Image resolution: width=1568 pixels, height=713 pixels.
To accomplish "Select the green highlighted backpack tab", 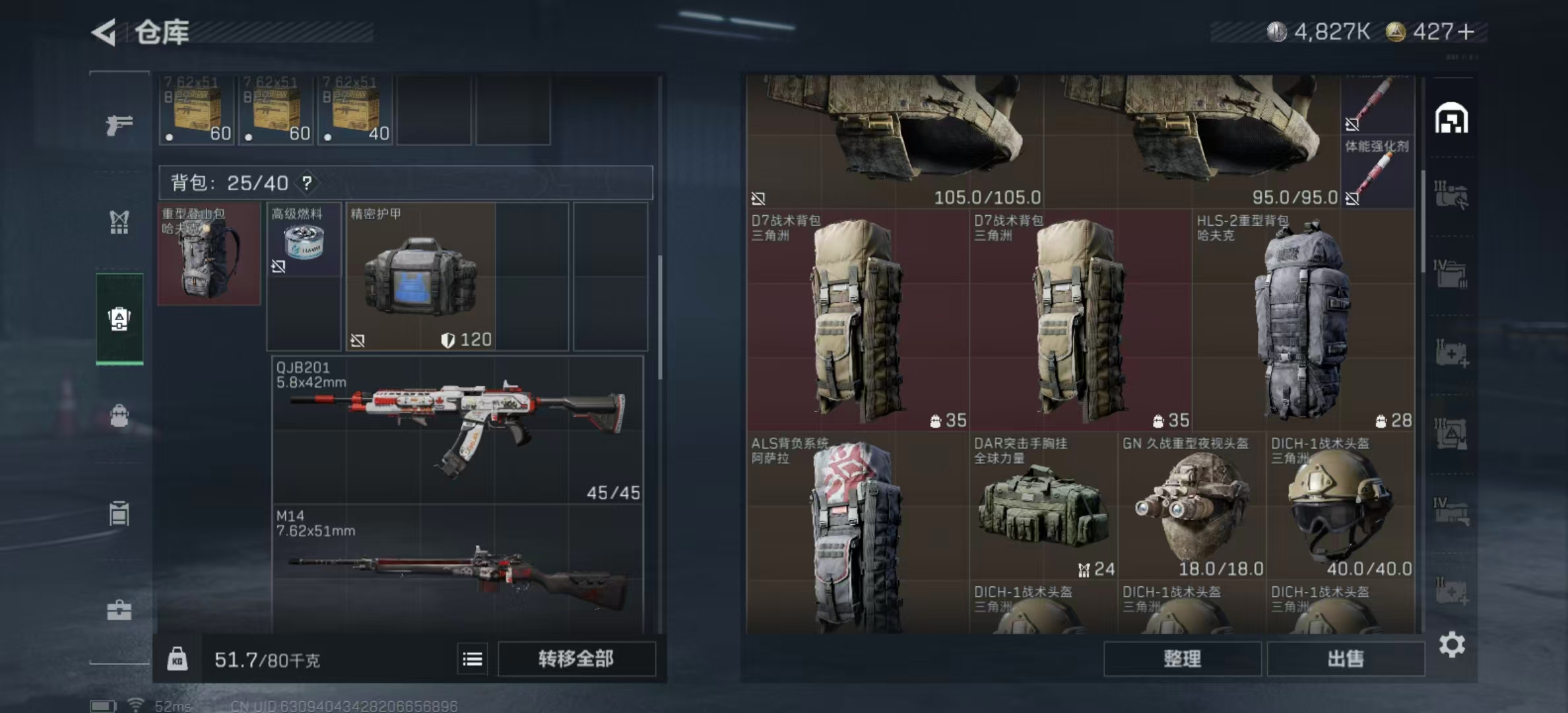I will pos(119,319).
